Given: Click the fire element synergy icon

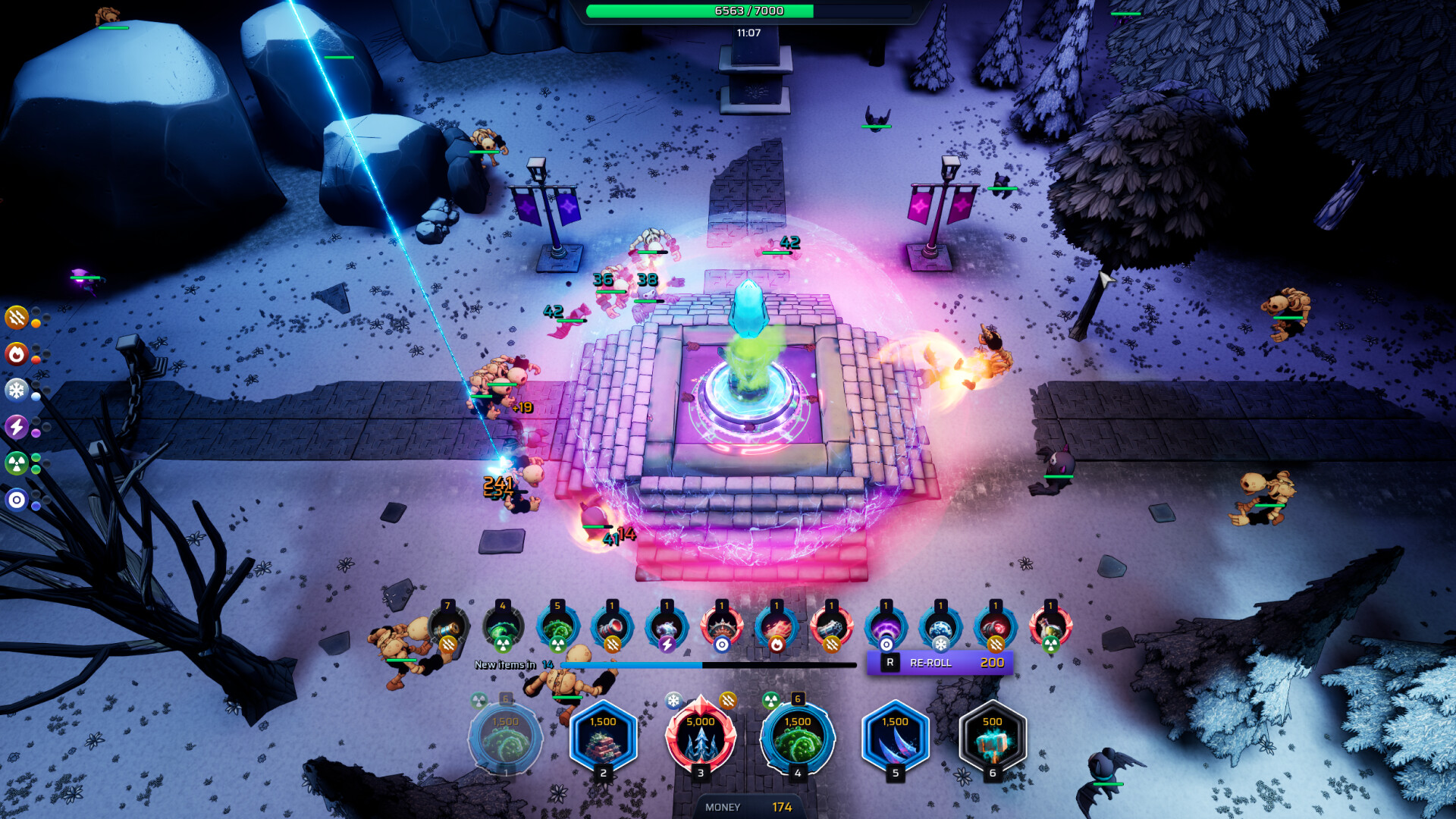Looking at the screenshot, I should point(17,353).
